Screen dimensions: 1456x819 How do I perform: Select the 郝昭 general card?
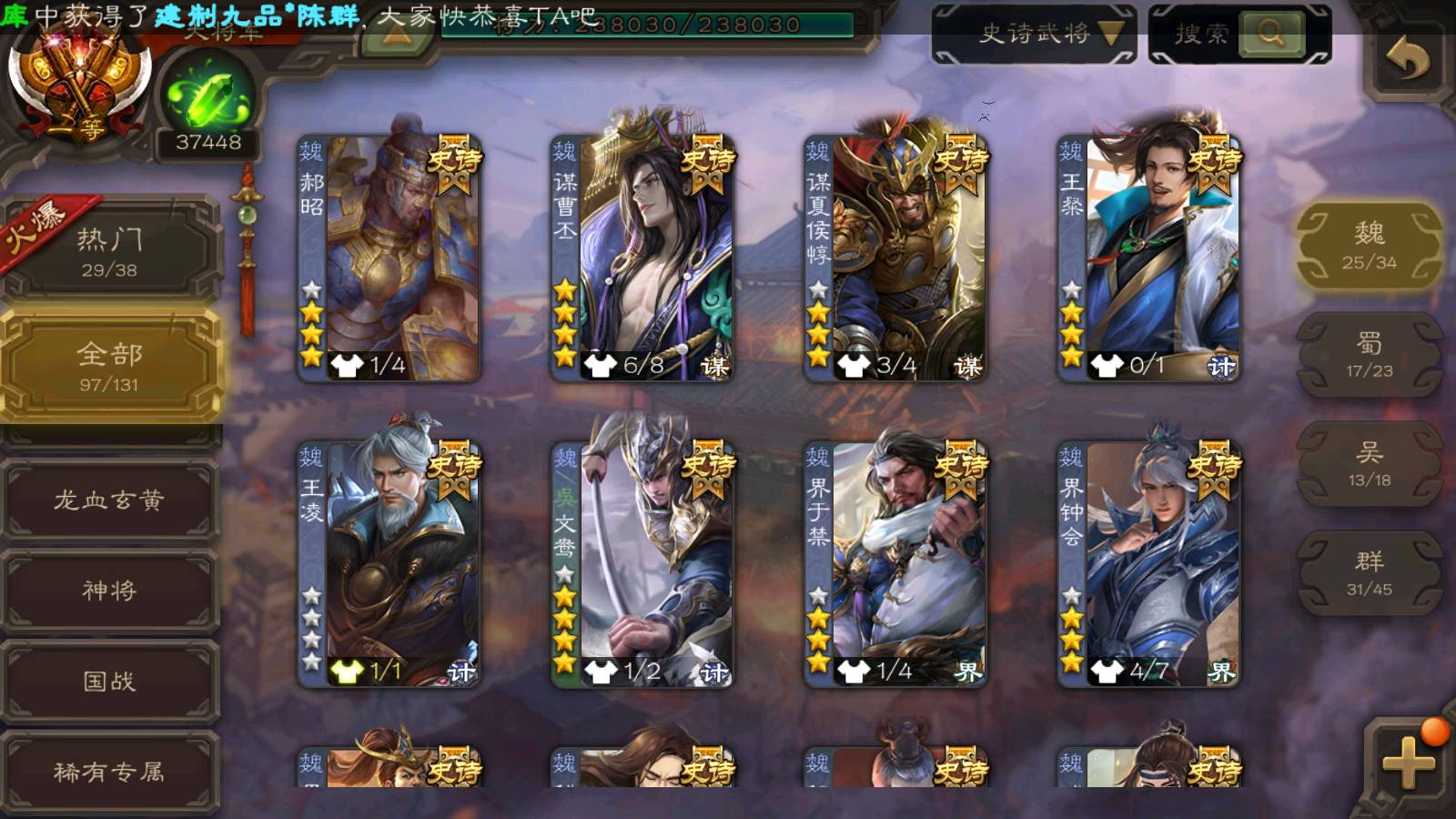click(389, 258)
